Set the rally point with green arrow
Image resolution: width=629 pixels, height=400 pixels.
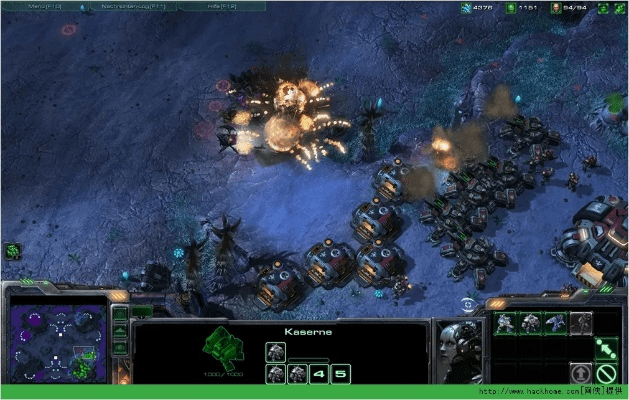click(x=605, y=348)
